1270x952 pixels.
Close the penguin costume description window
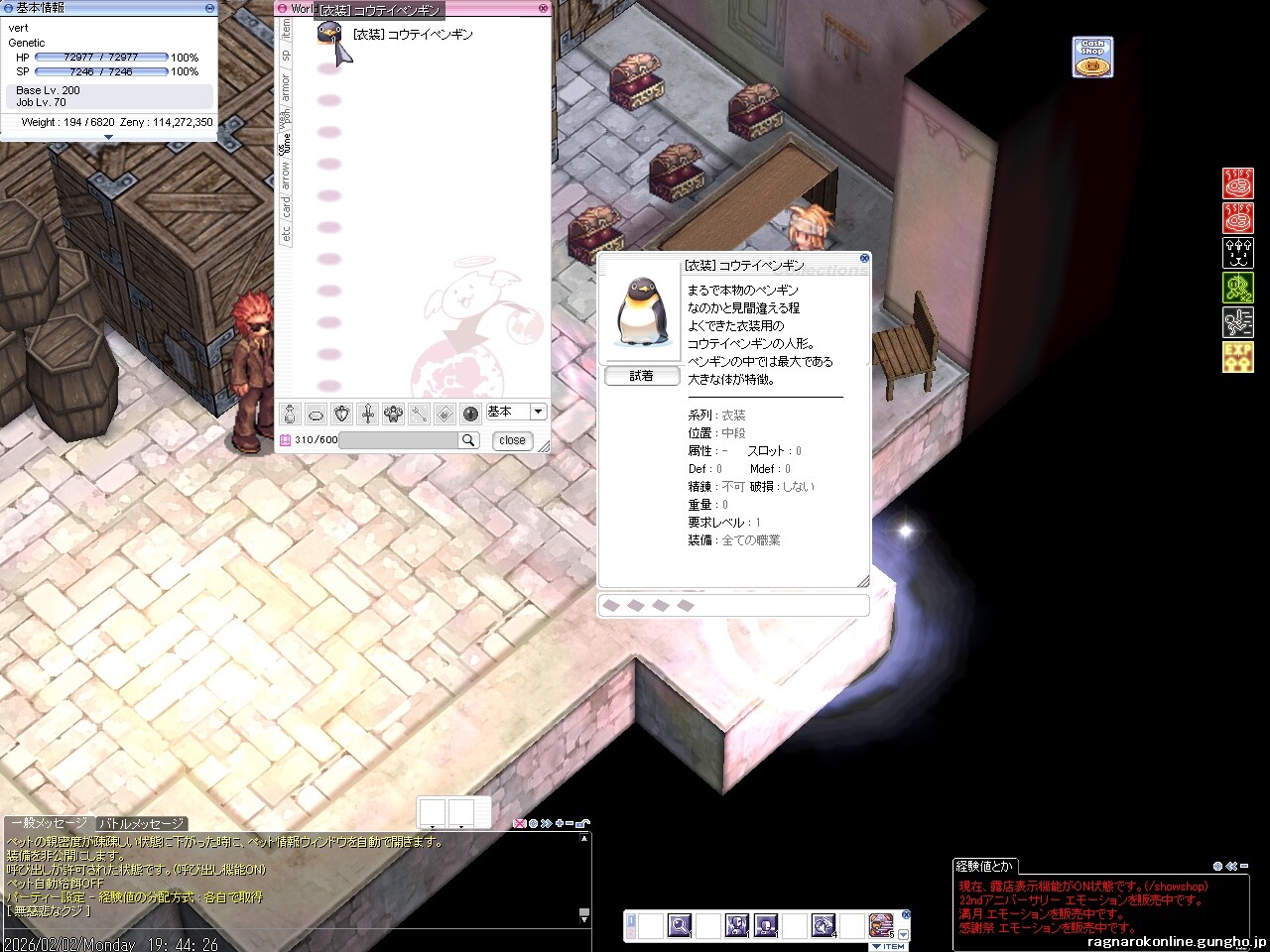tap(864, 259)
